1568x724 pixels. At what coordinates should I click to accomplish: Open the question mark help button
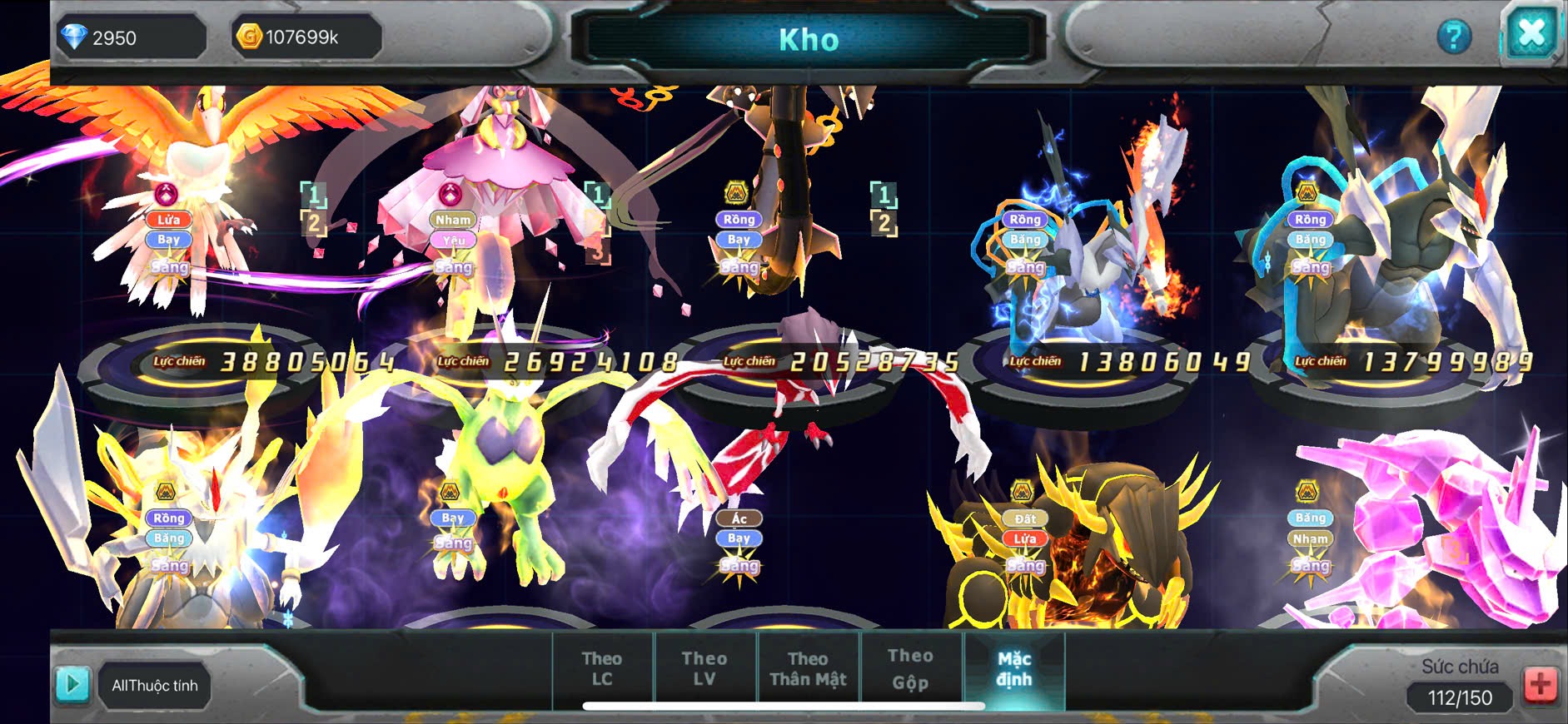click(1454, 37)
